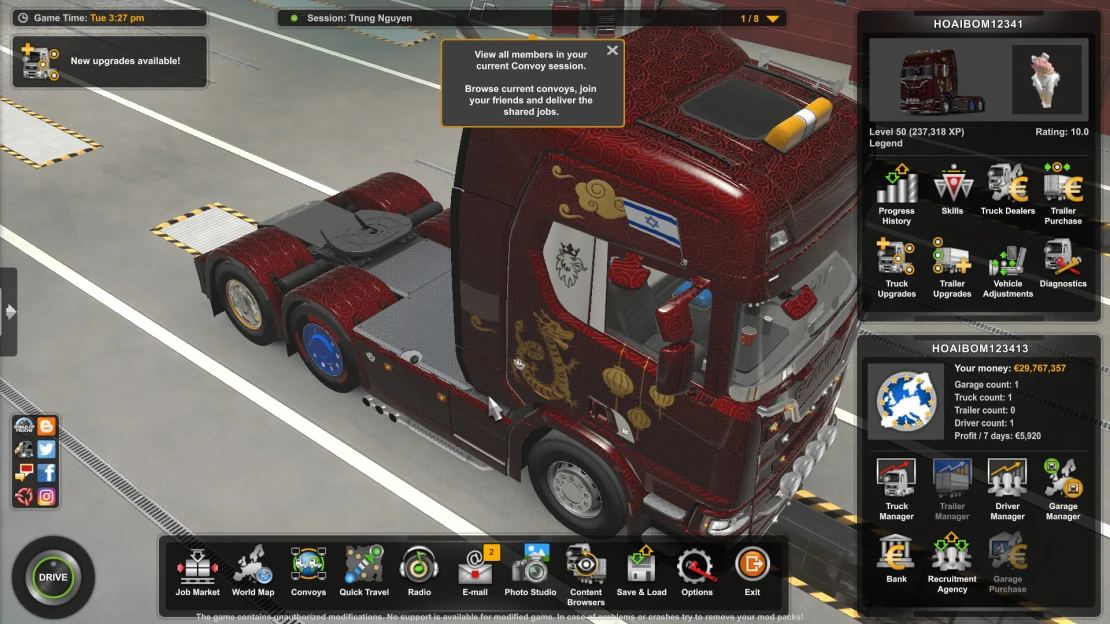This screenshot has height=624, width=1110.
Task: Open the World Map
Action: coord(253,569)
